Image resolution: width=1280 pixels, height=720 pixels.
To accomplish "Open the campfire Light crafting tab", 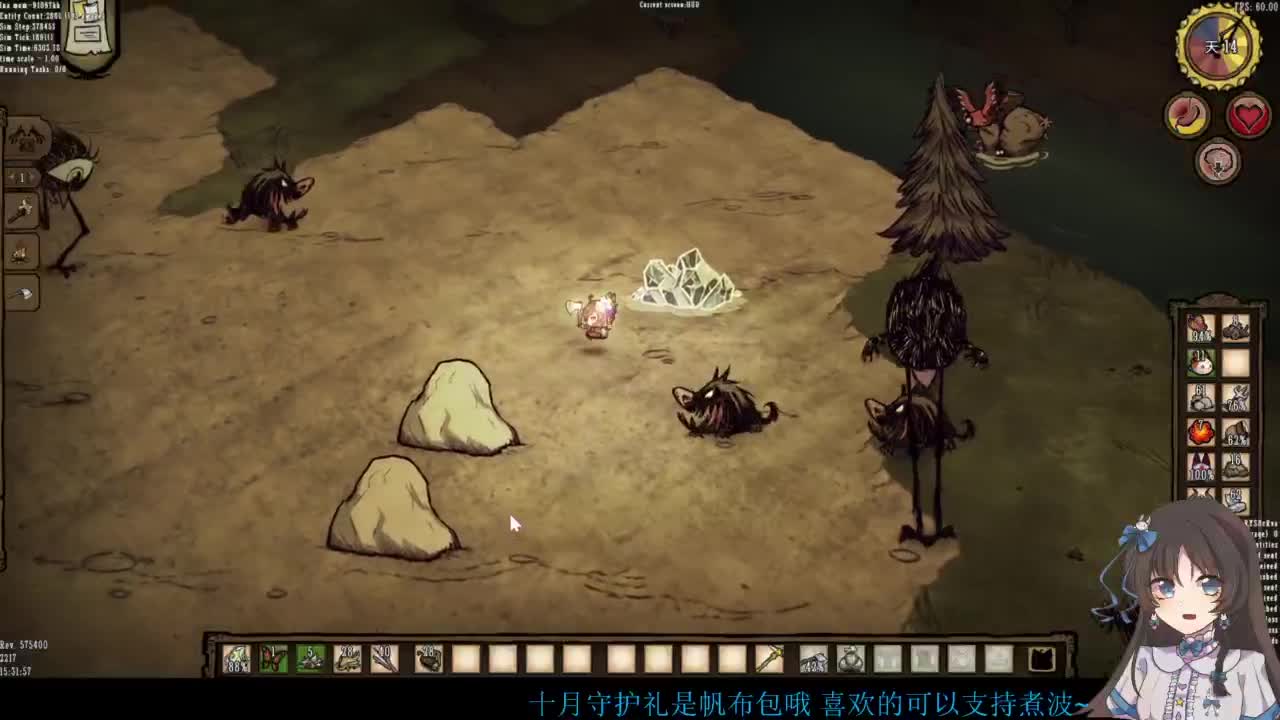I will pyautogui.click(x=21, y=253).
